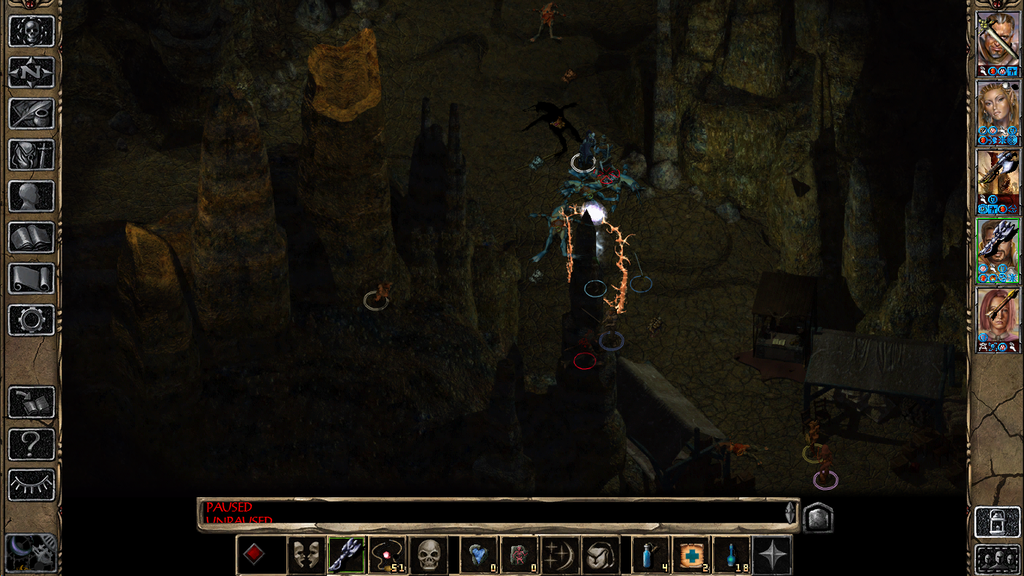Select the blonde woman's portrait

(x=998, y=109)
